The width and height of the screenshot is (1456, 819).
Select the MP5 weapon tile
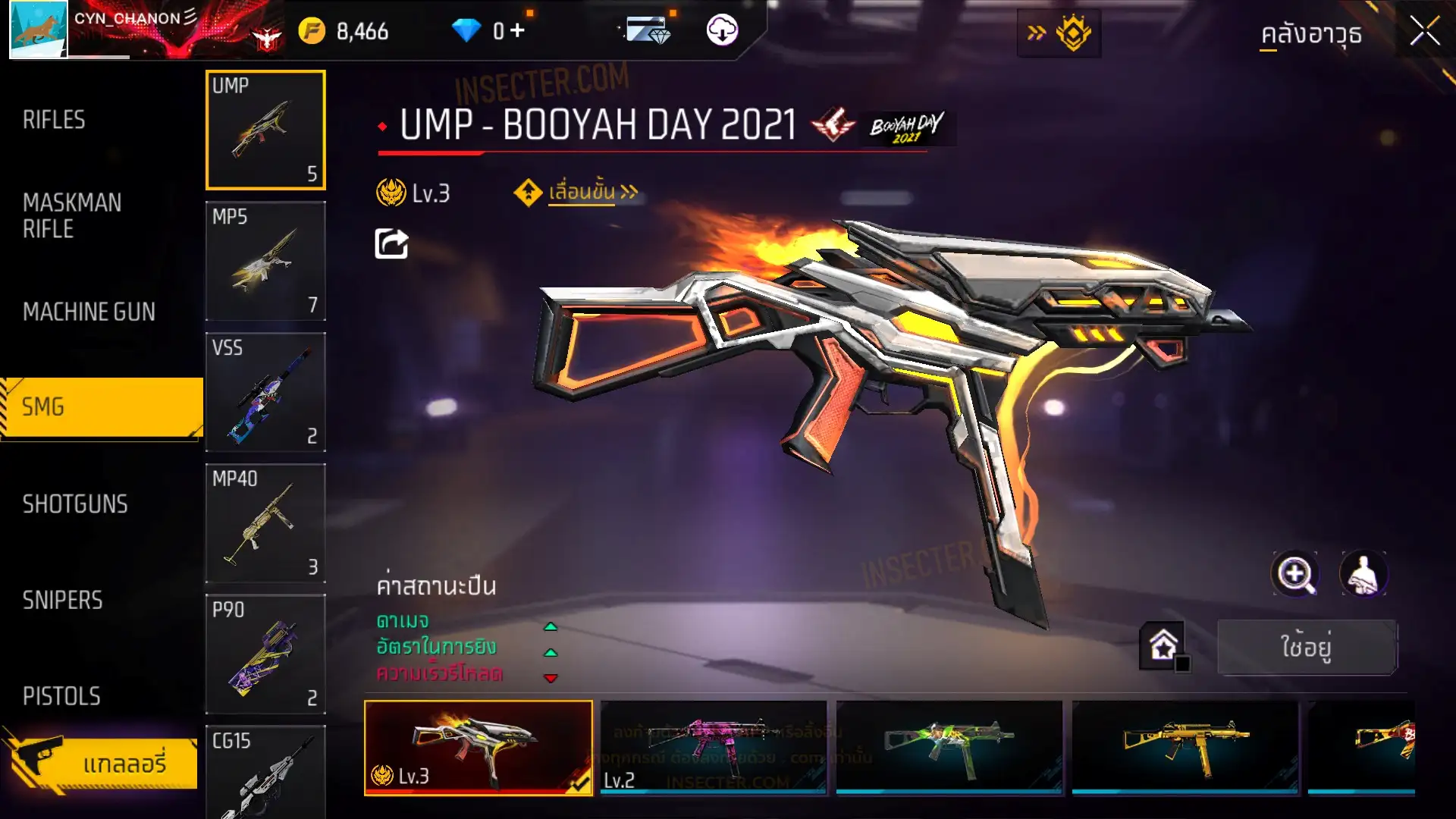tap(265, 261)
